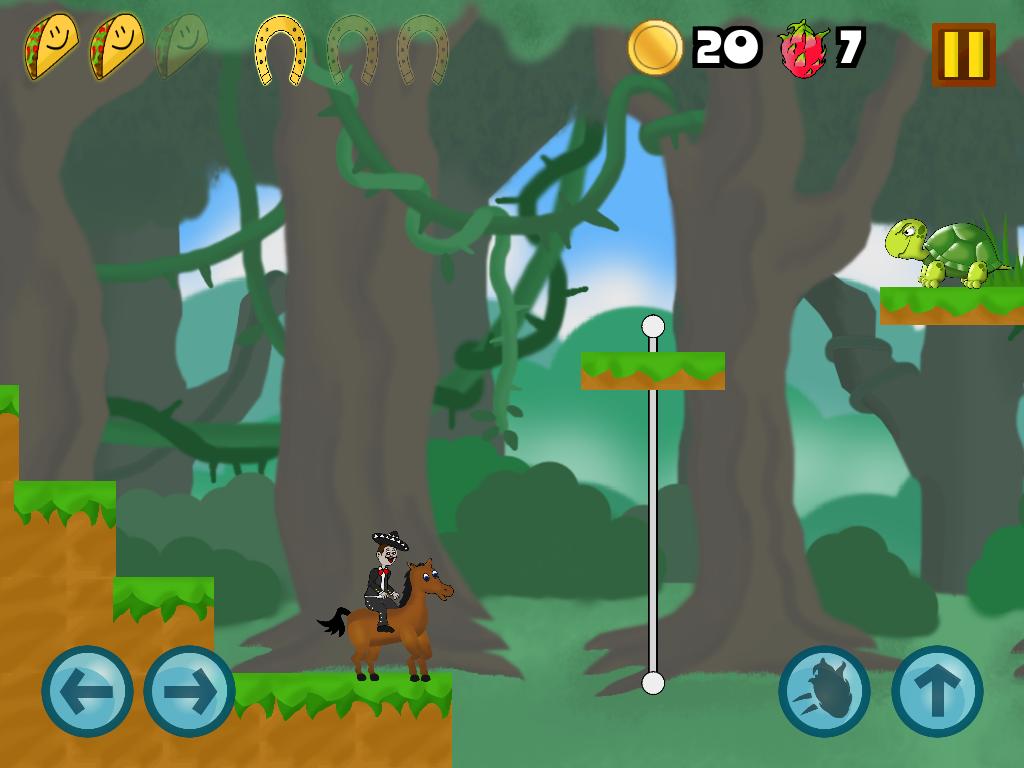Hit the up arrow jump button
The height and width of the screenshot is (768, 1024).
pyautogui.click(x=937, y=691)
